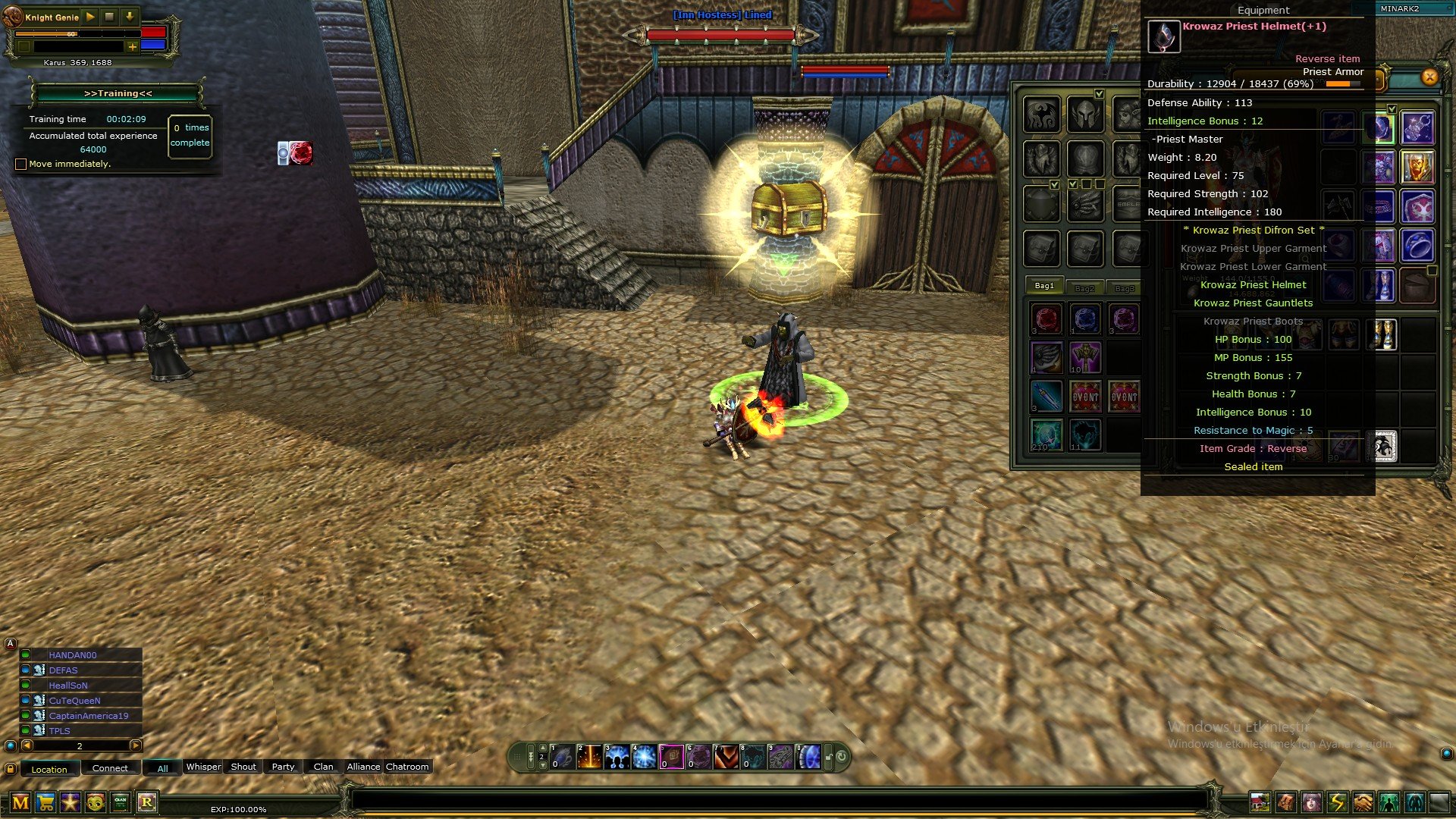The image size is (1456, 819).
Task: Click the helmet equipment slot
Action: point(1084,115)
